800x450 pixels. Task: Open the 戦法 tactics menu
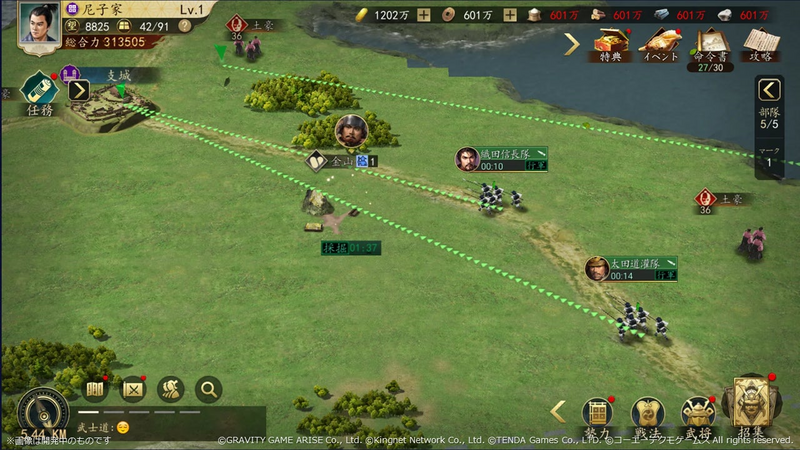pos(647,412)
